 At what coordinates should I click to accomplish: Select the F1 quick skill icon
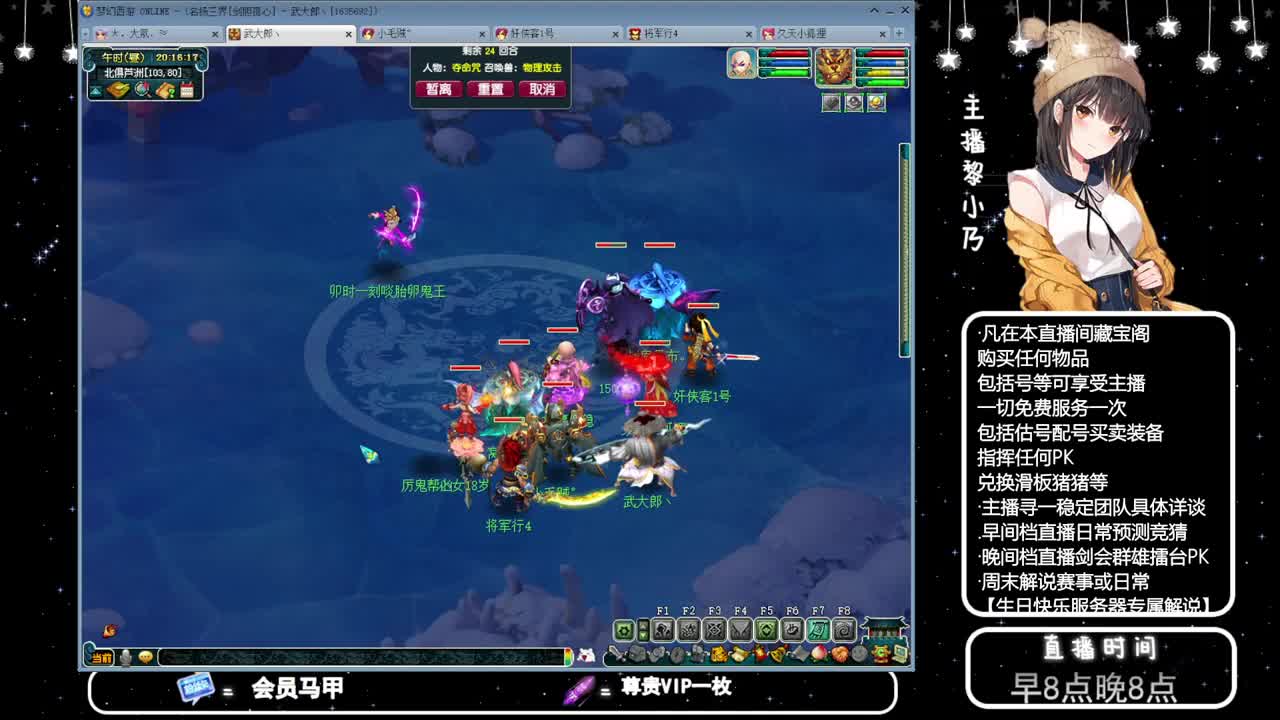click(664, 629)
